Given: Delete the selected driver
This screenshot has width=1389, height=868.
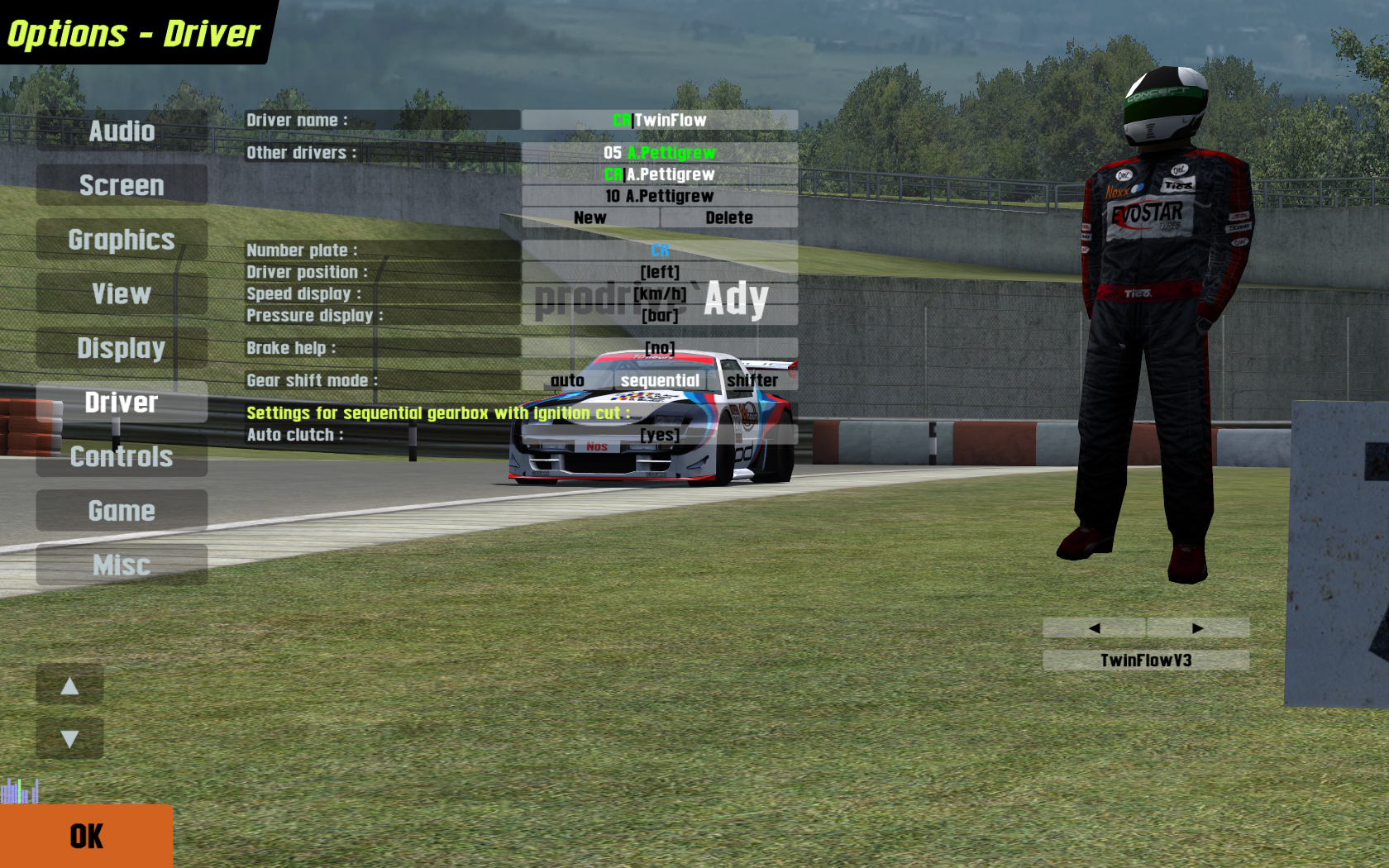Looking at the screenshot, I should [x=729, y=218].
